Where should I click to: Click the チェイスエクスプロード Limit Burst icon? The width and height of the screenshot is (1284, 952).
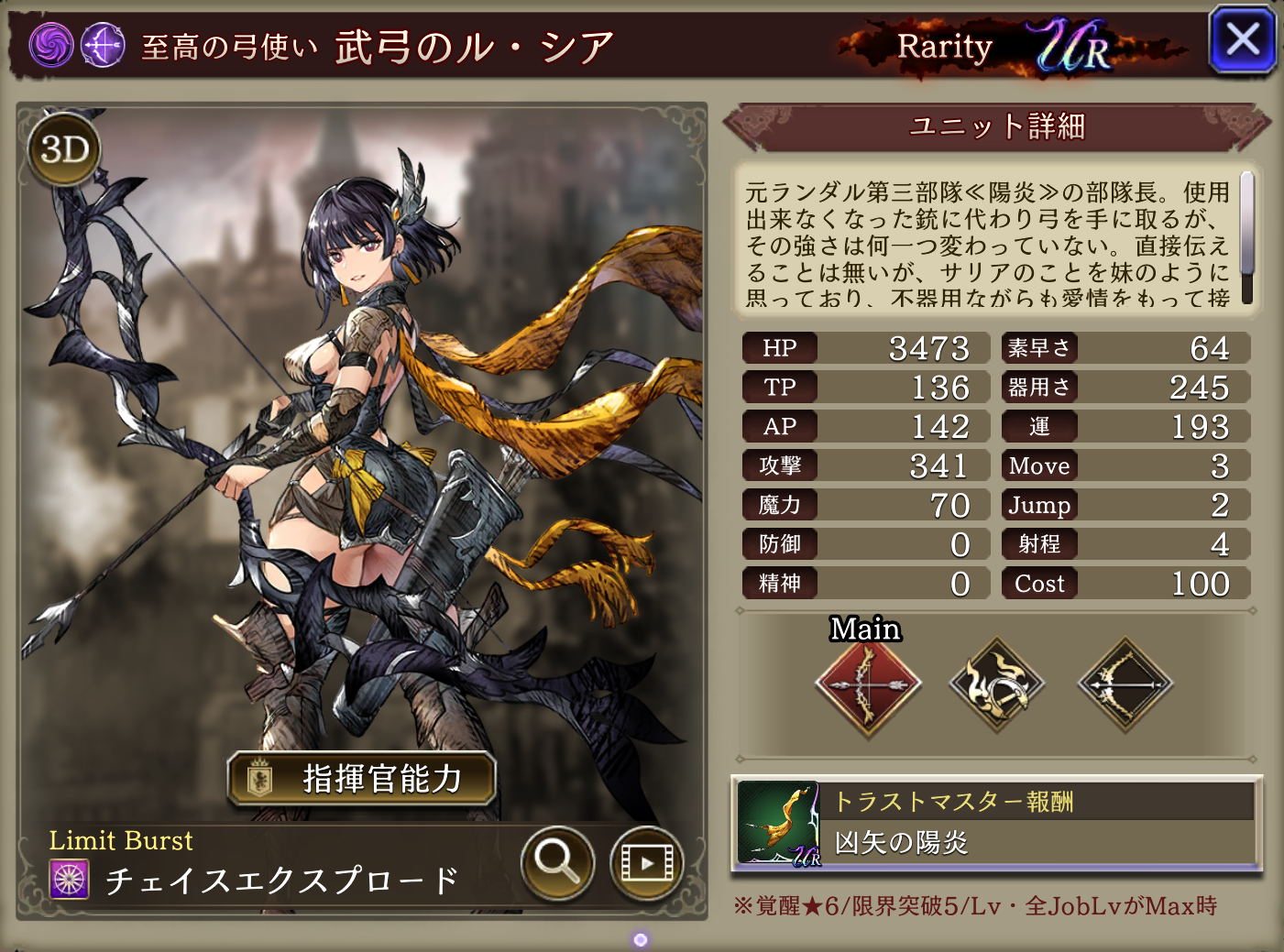coord(70,880)
